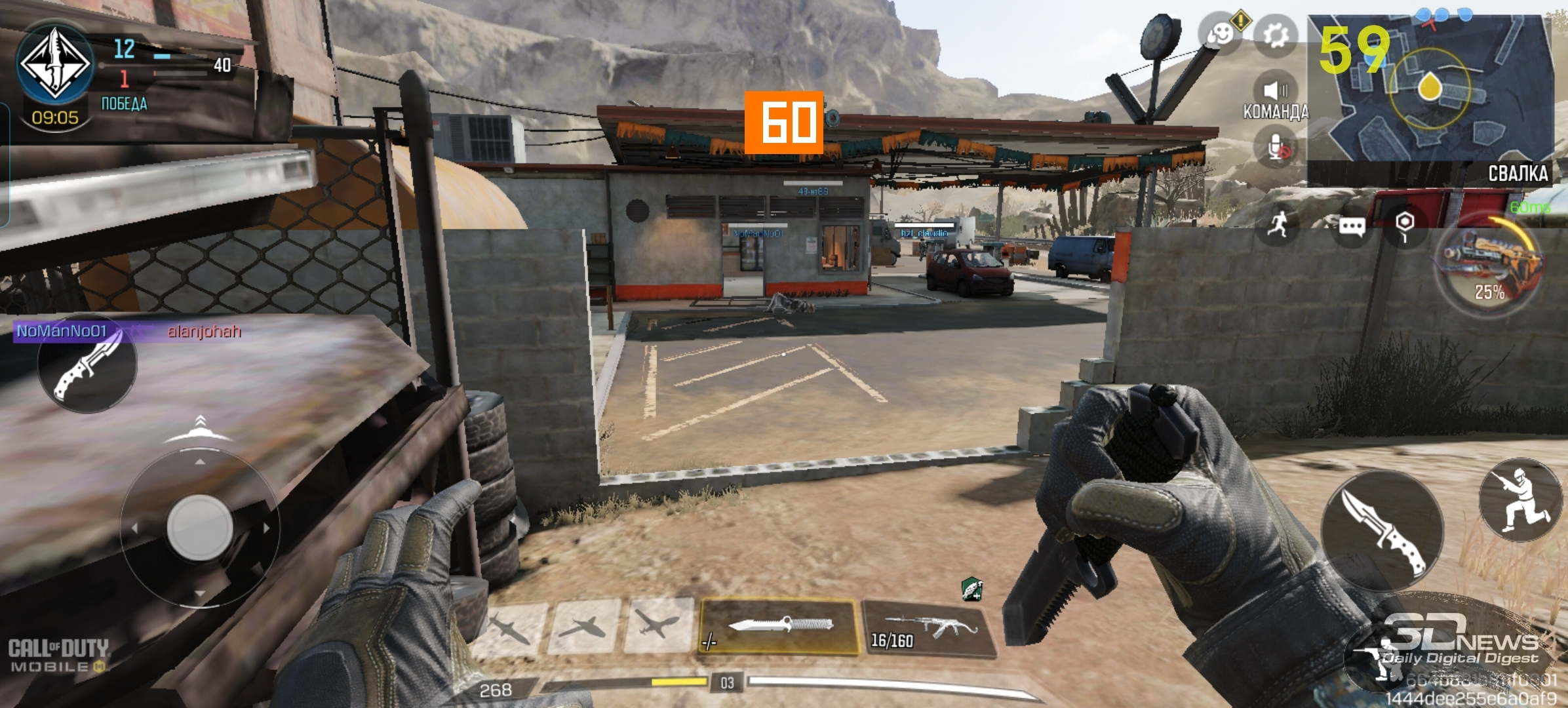Open the settings gear icon
The image size is (1568, 708).
[x=1275, y=35]
